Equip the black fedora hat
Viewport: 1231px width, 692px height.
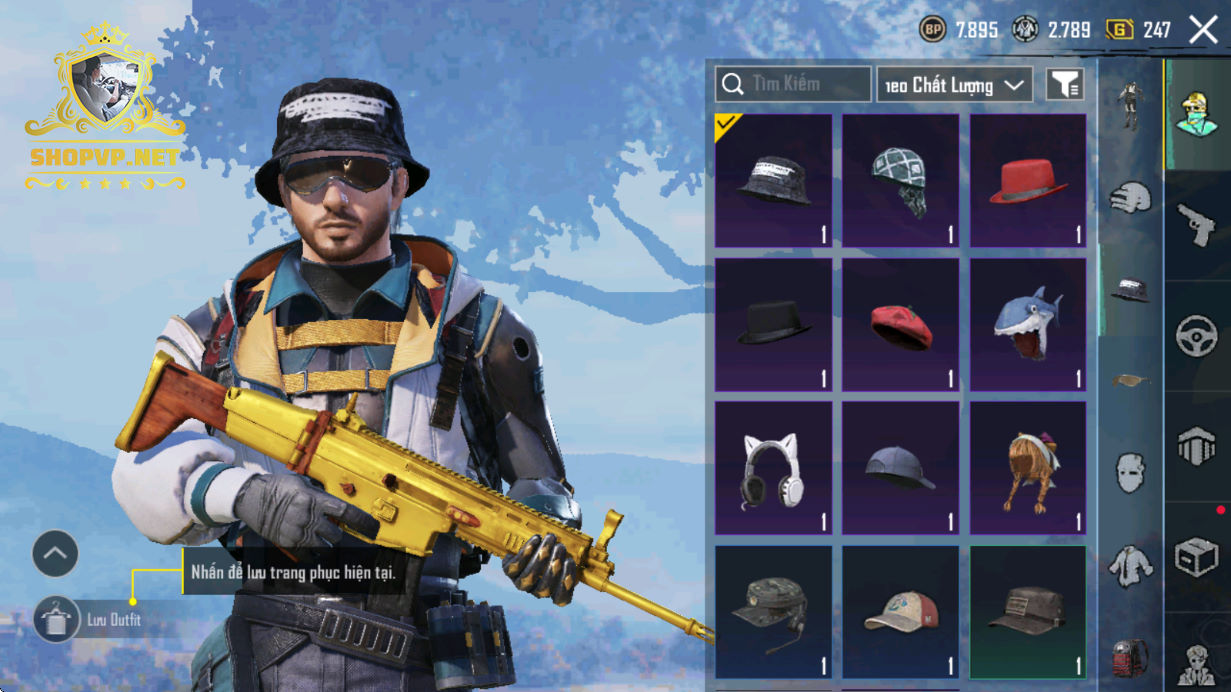pyautogui.click(x=773, y=324)
